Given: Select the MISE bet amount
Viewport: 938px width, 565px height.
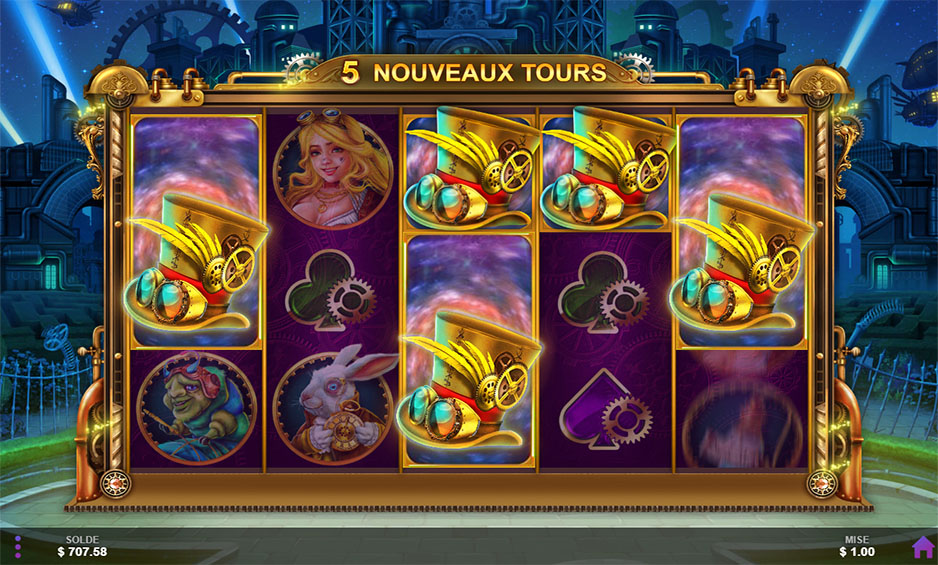Looking at the screenshot, I should 857,551.
